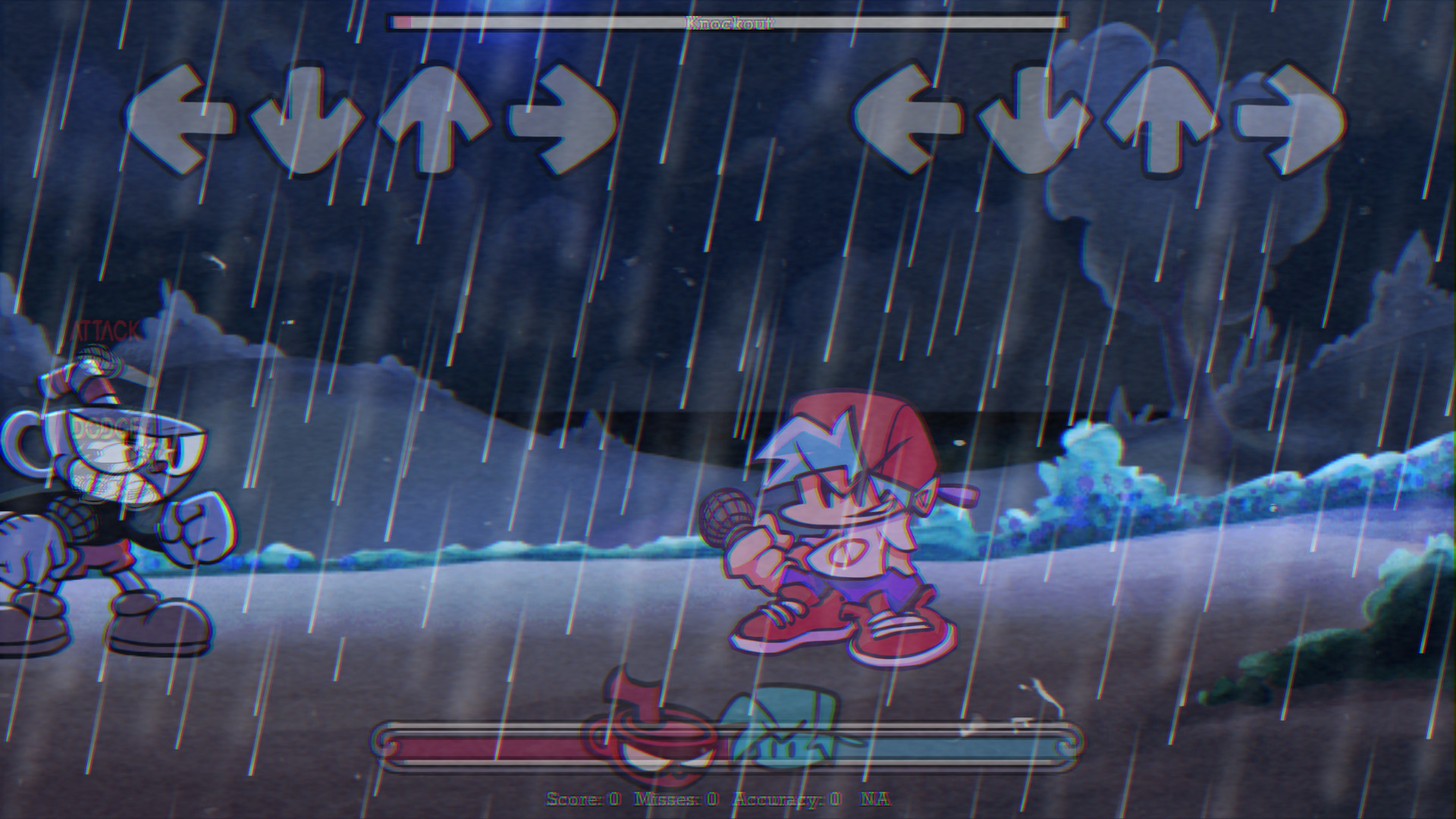
Task: Click the Cuphead icon on the health bar
Action: [654, 743]
